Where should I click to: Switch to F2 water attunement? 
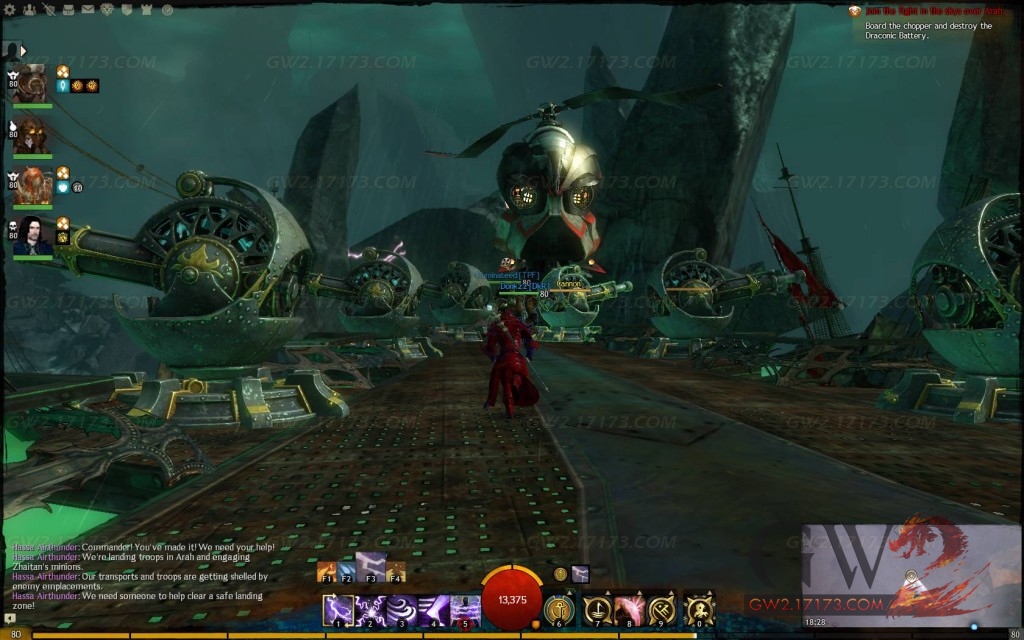[346, 572]
